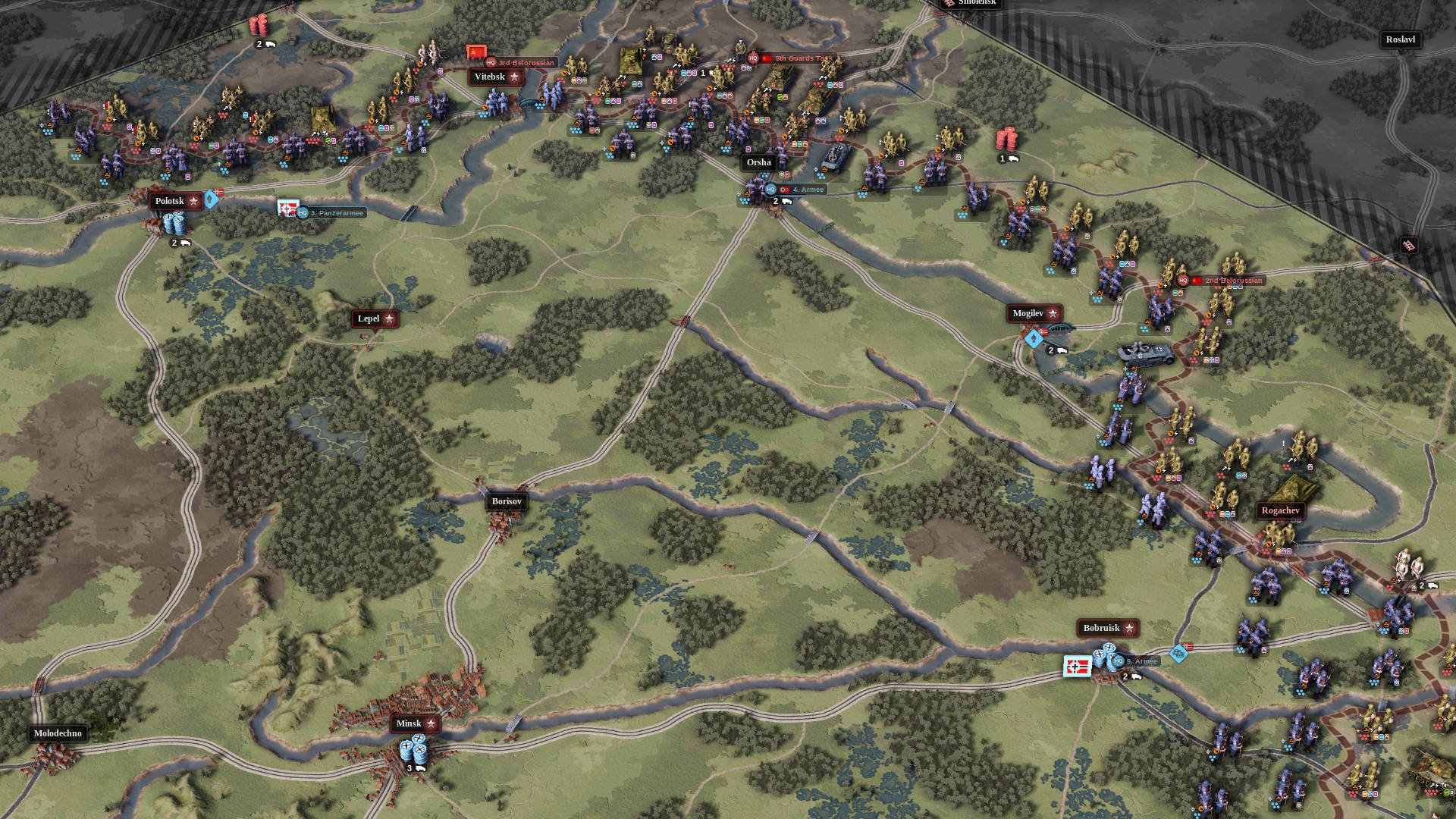This screenshot has height=819, width=1456.
Task: Click the Minsk city label
Action: [409, 723]
